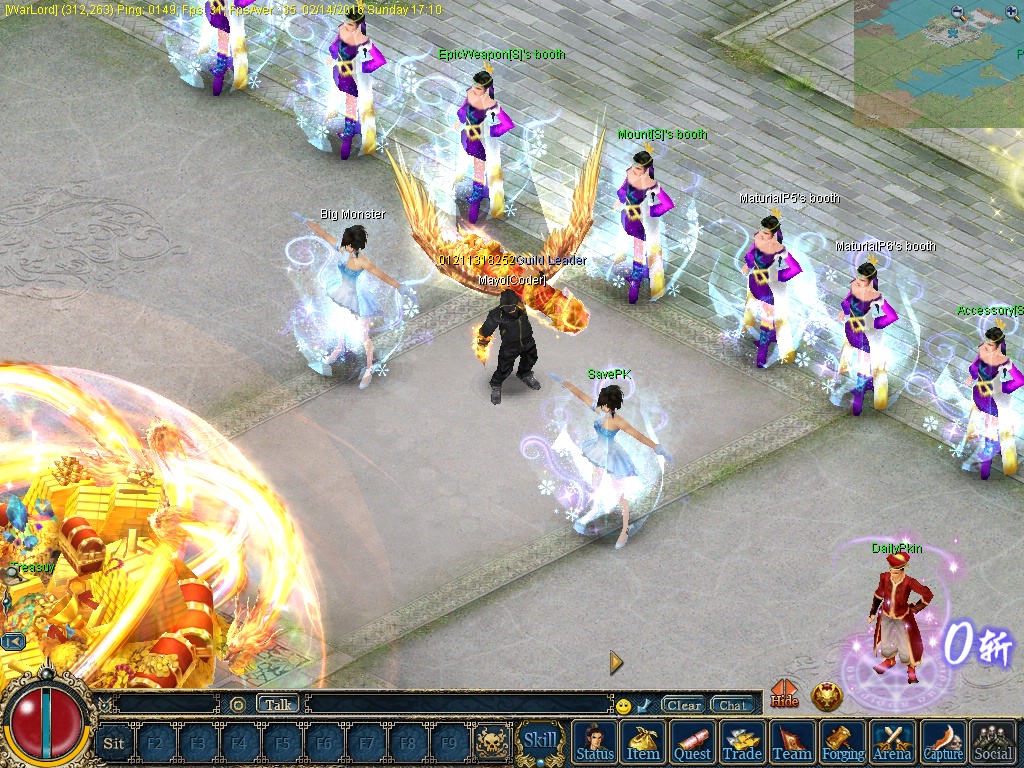Open the Social panel
This screenshot has height=768, width=1024.
click(x=993, y=742)
